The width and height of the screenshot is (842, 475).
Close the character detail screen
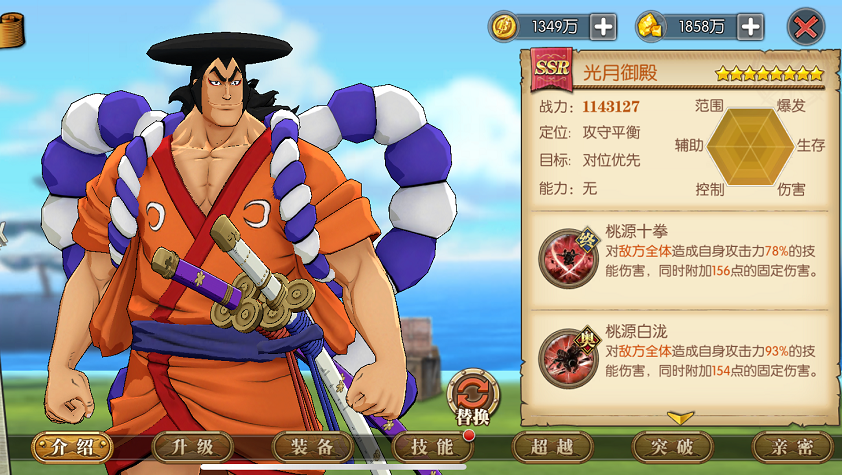point(806,27)
